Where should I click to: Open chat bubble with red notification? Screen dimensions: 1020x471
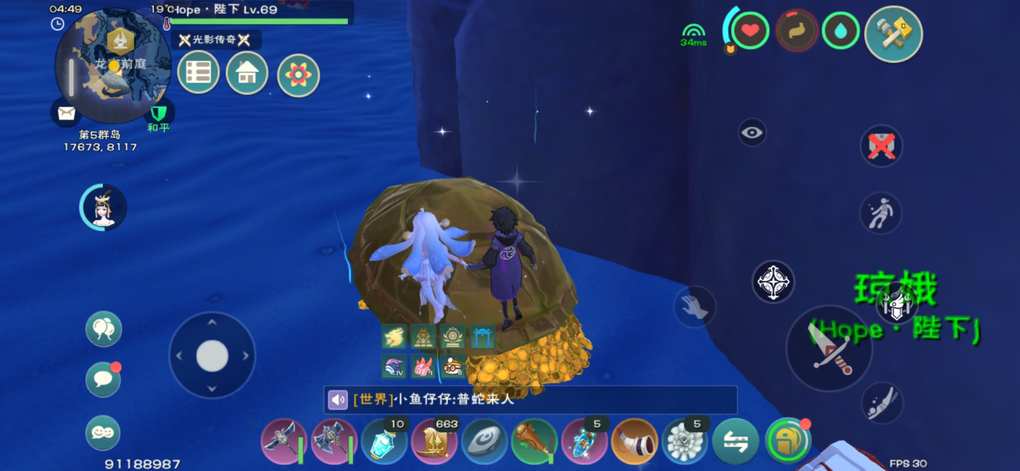103,379
